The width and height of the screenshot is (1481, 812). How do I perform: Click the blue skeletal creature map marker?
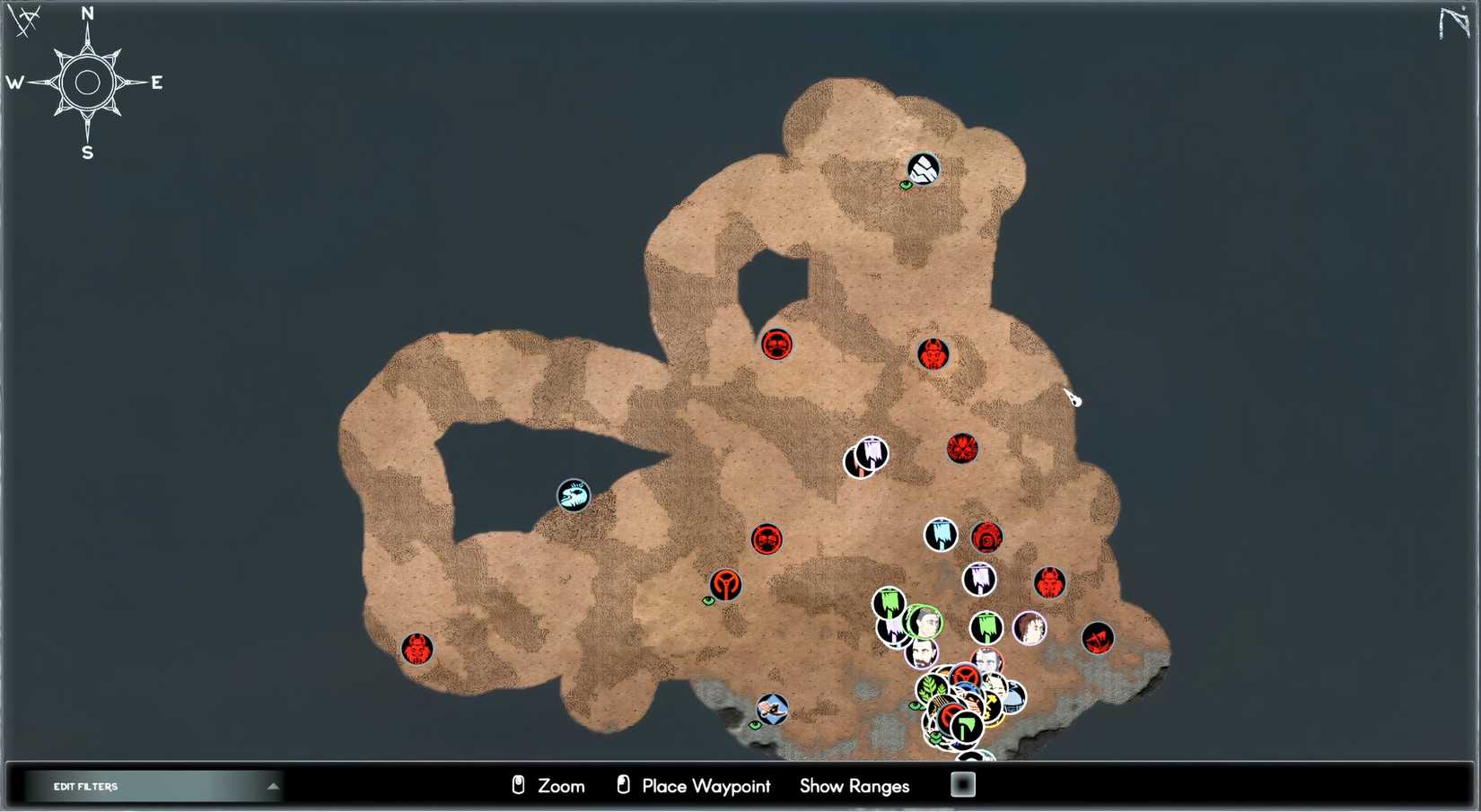(574, 494)
